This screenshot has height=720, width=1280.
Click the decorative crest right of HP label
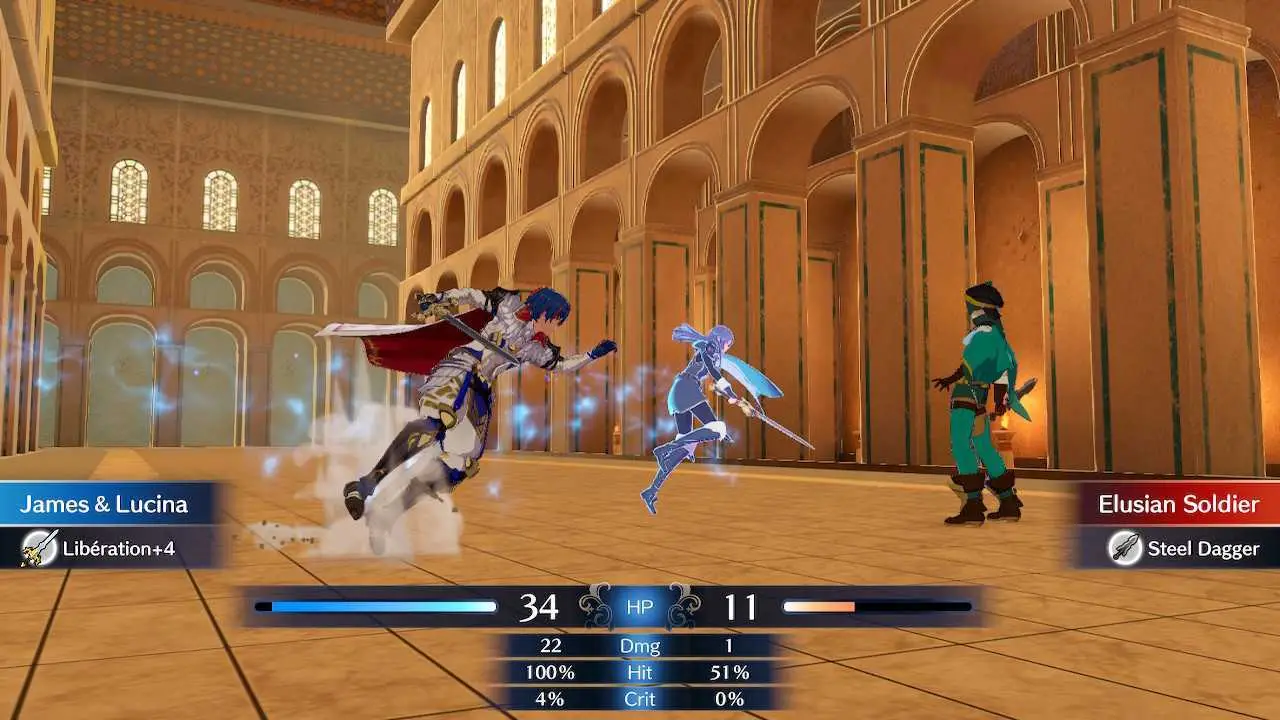(x=687, y=604)
